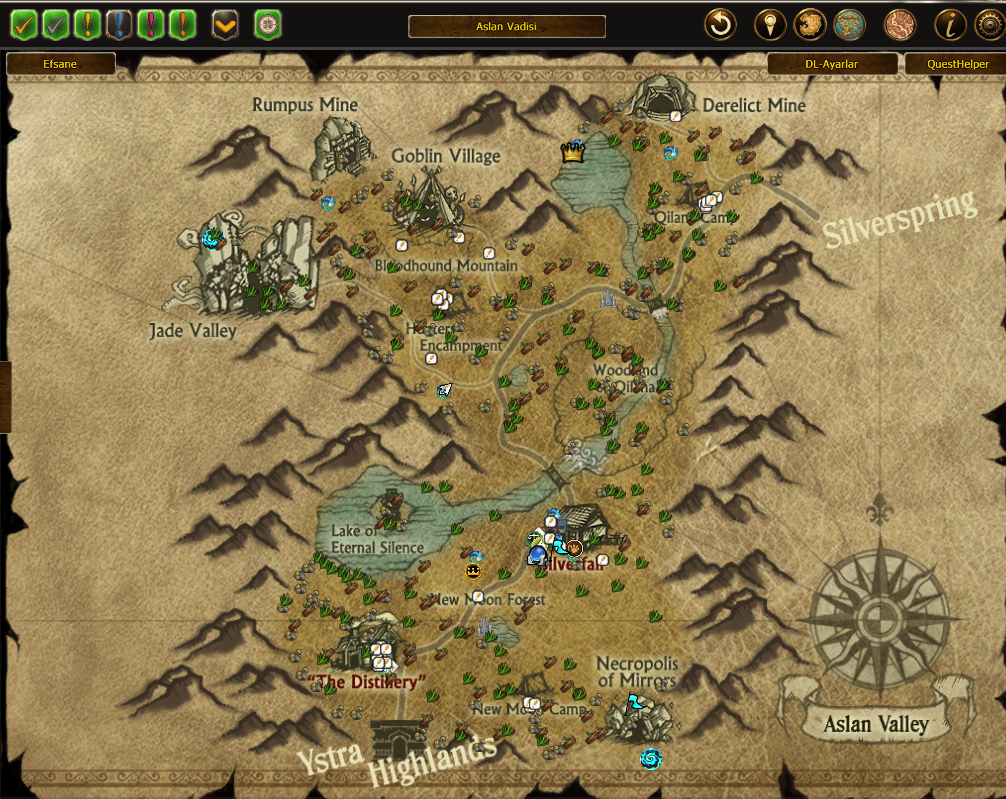The image size is (1006, 799).
Task: Toggle the blue exclamation mark filter
Action: pos(120,24)
